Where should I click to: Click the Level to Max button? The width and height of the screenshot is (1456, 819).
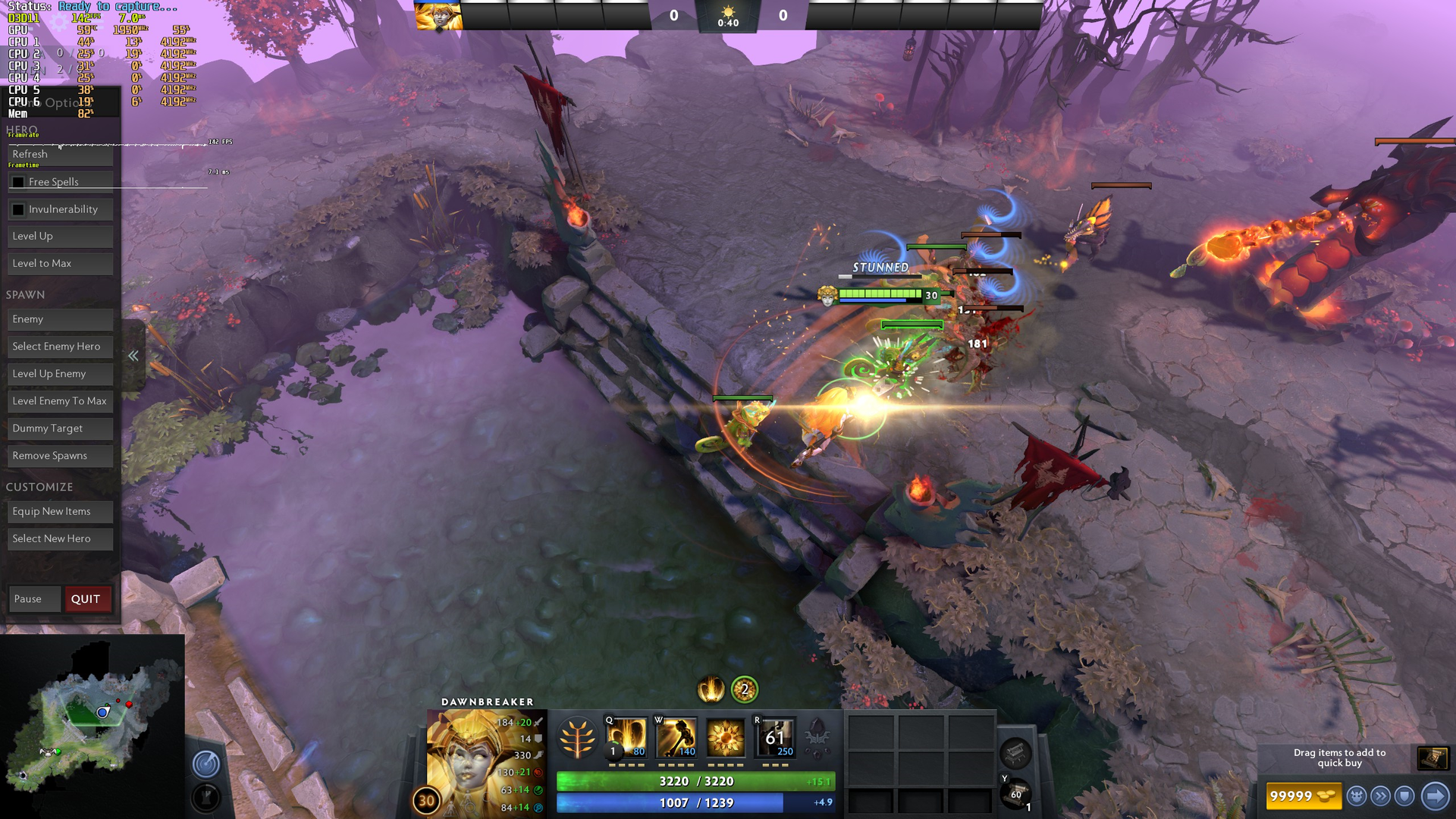60,264
